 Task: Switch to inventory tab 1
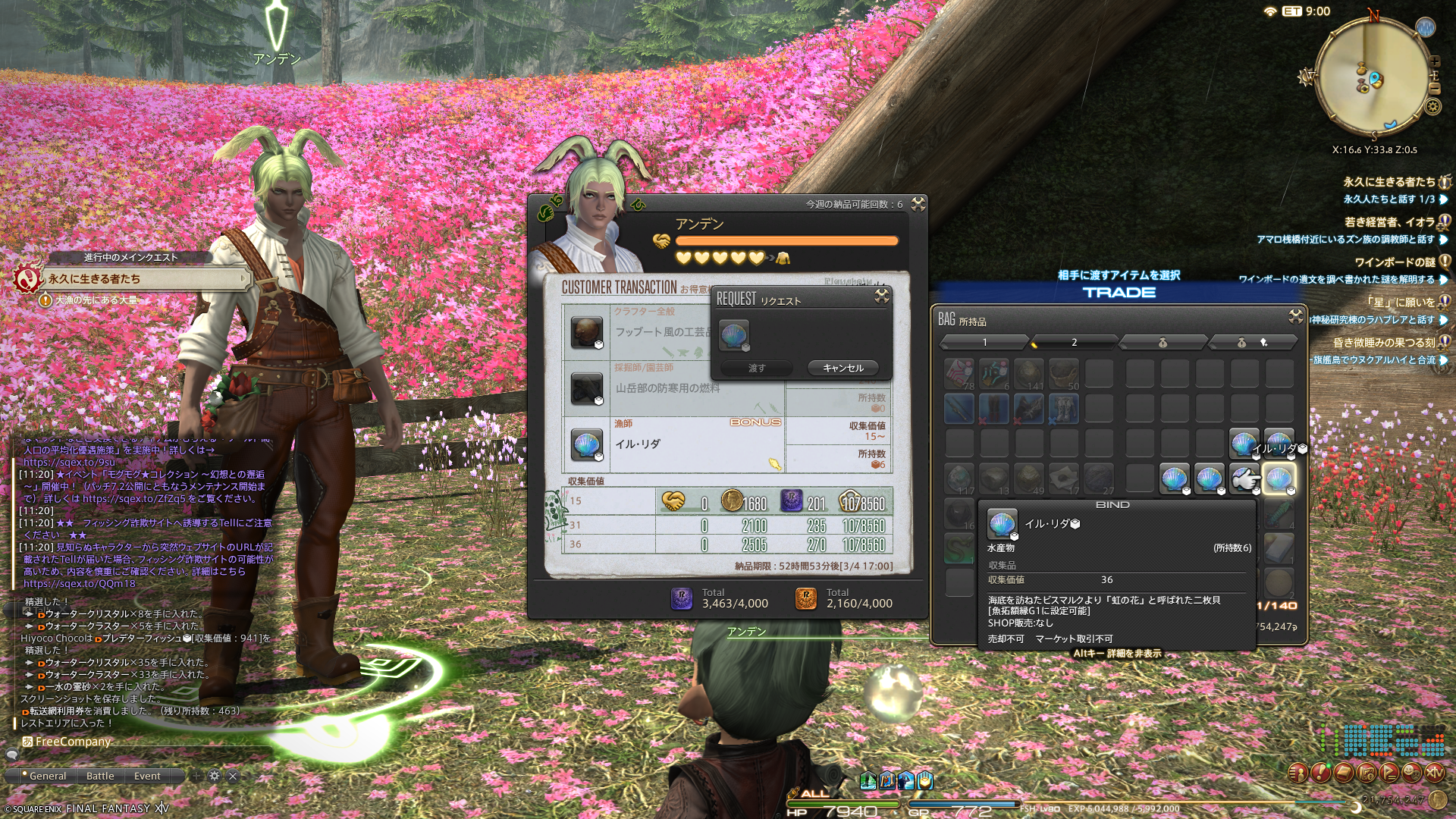(984, 343)
